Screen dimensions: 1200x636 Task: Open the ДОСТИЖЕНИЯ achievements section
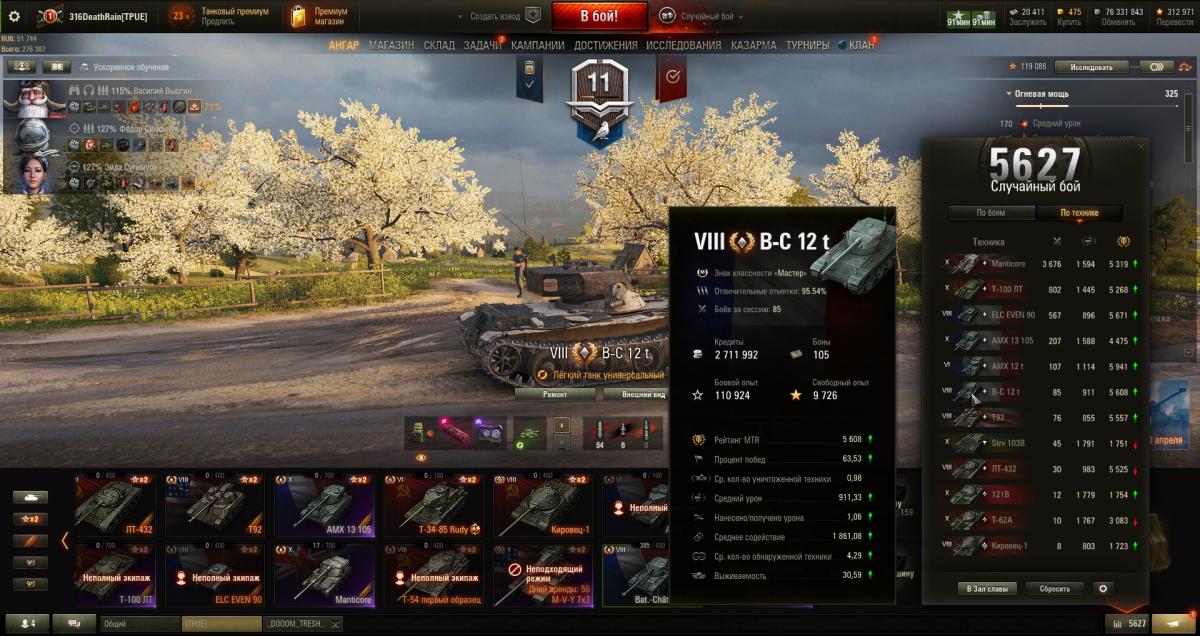[606, 45]
